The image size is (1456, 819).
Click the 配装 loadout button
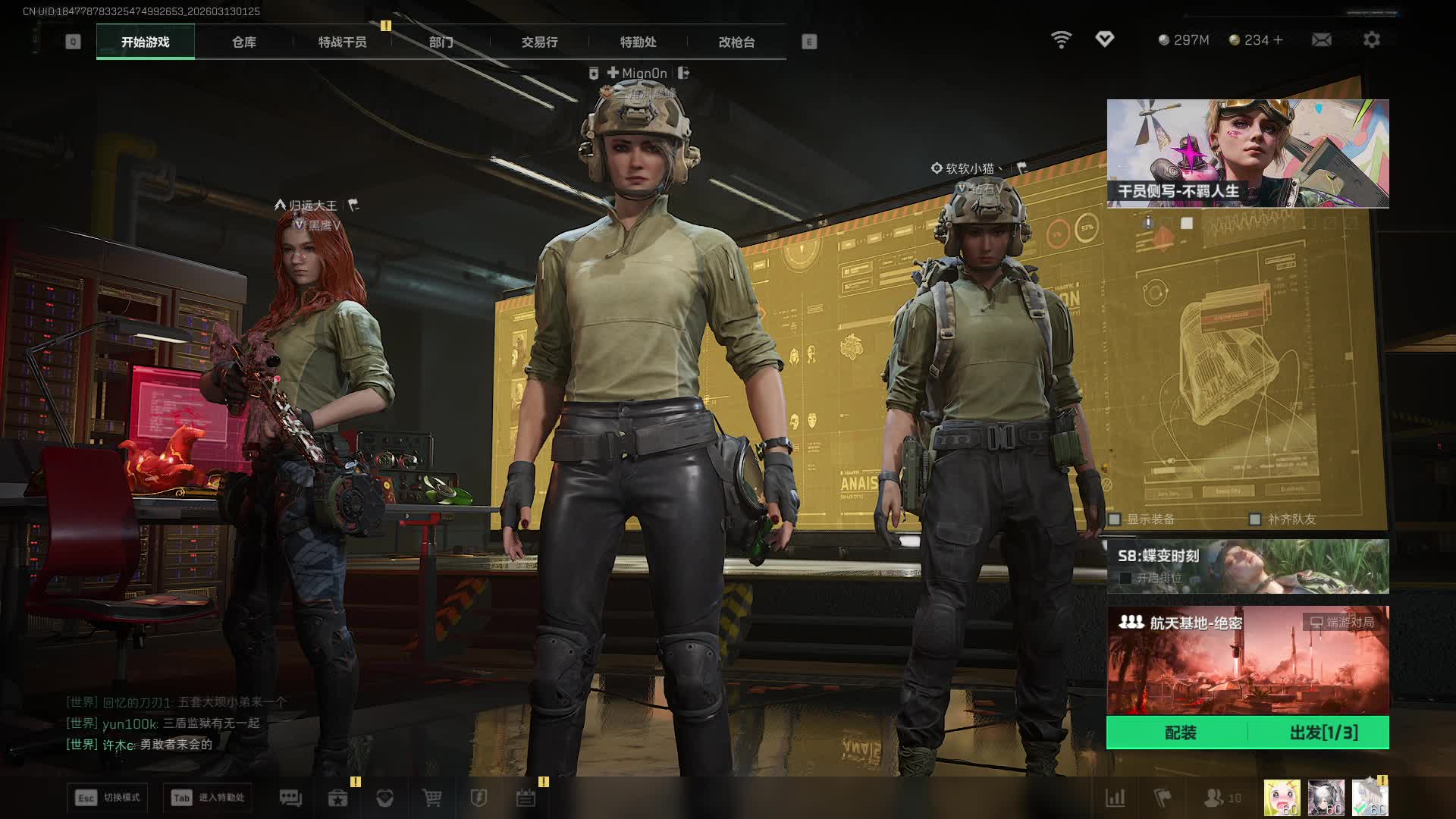(1179, 733)
